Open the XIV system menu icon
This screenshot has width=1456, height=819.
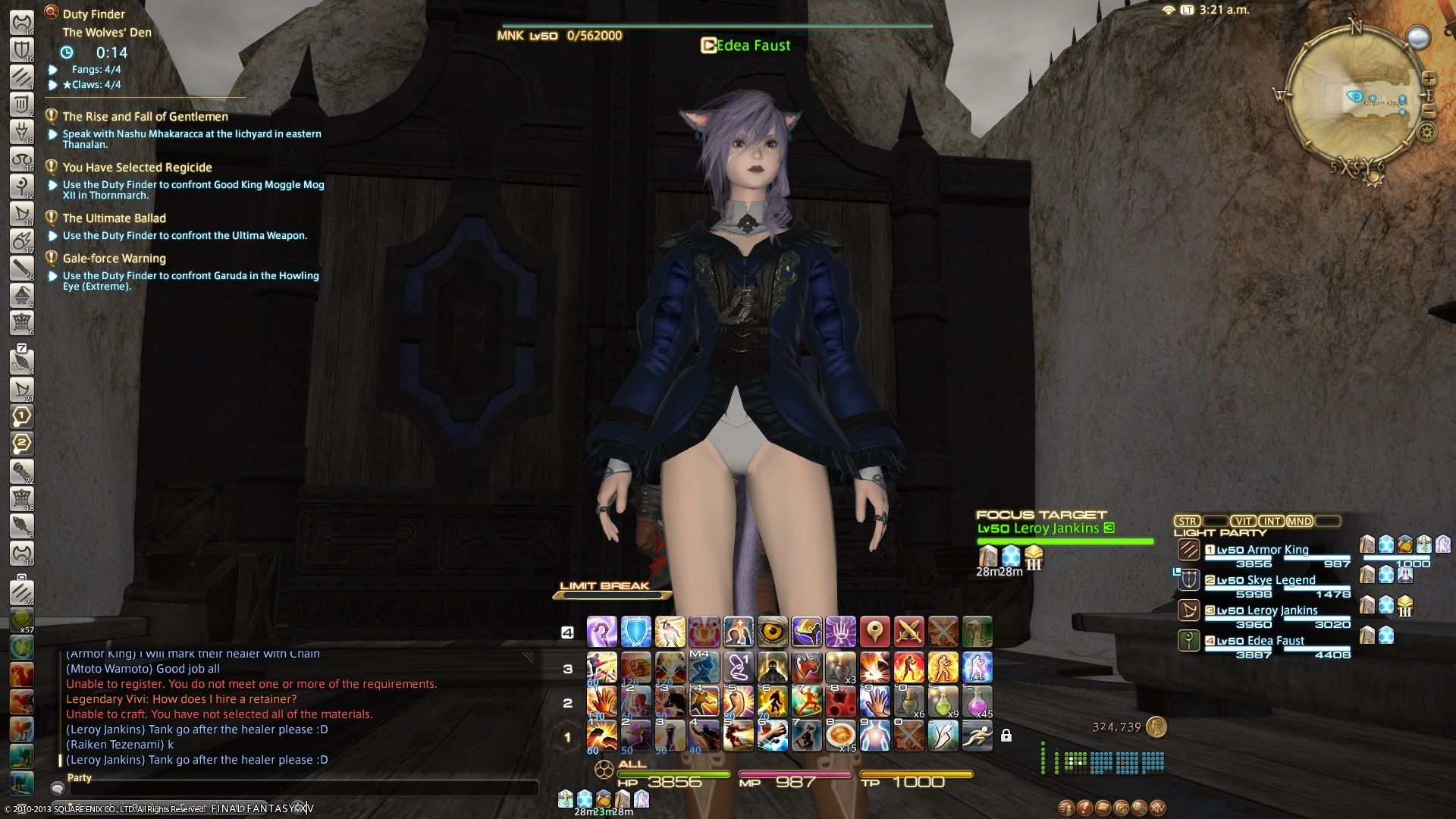tap(1157, 808)
